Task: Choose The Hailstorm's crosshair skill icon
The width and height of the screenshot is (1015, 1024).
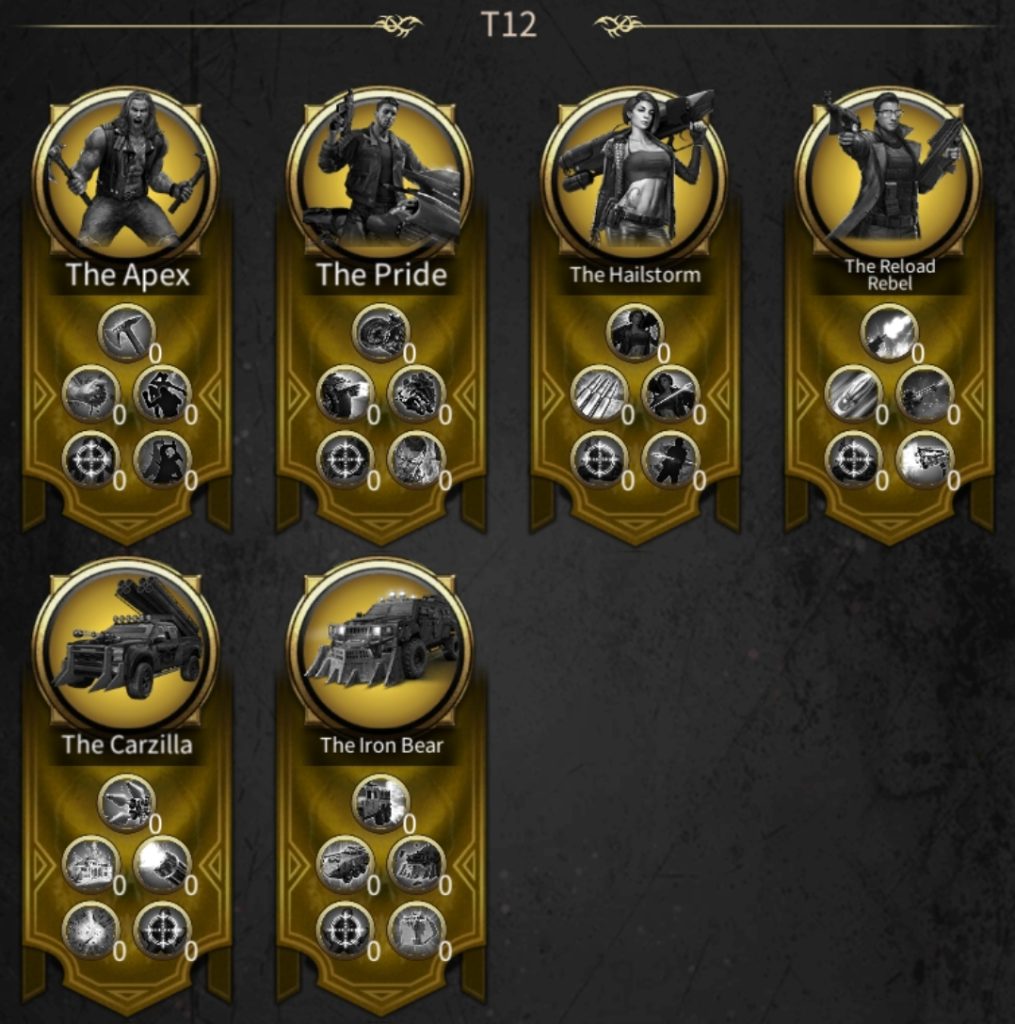Action: (598, 460)
